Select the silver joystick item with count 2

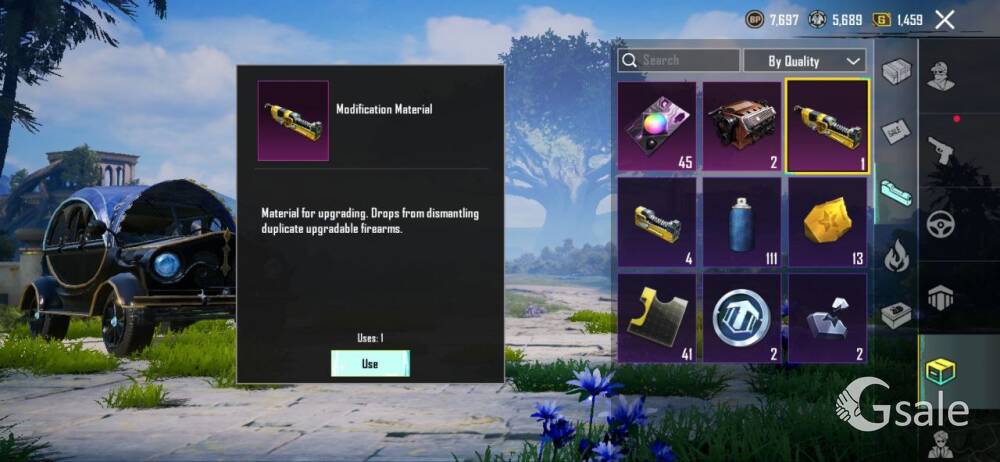(827, 318)
